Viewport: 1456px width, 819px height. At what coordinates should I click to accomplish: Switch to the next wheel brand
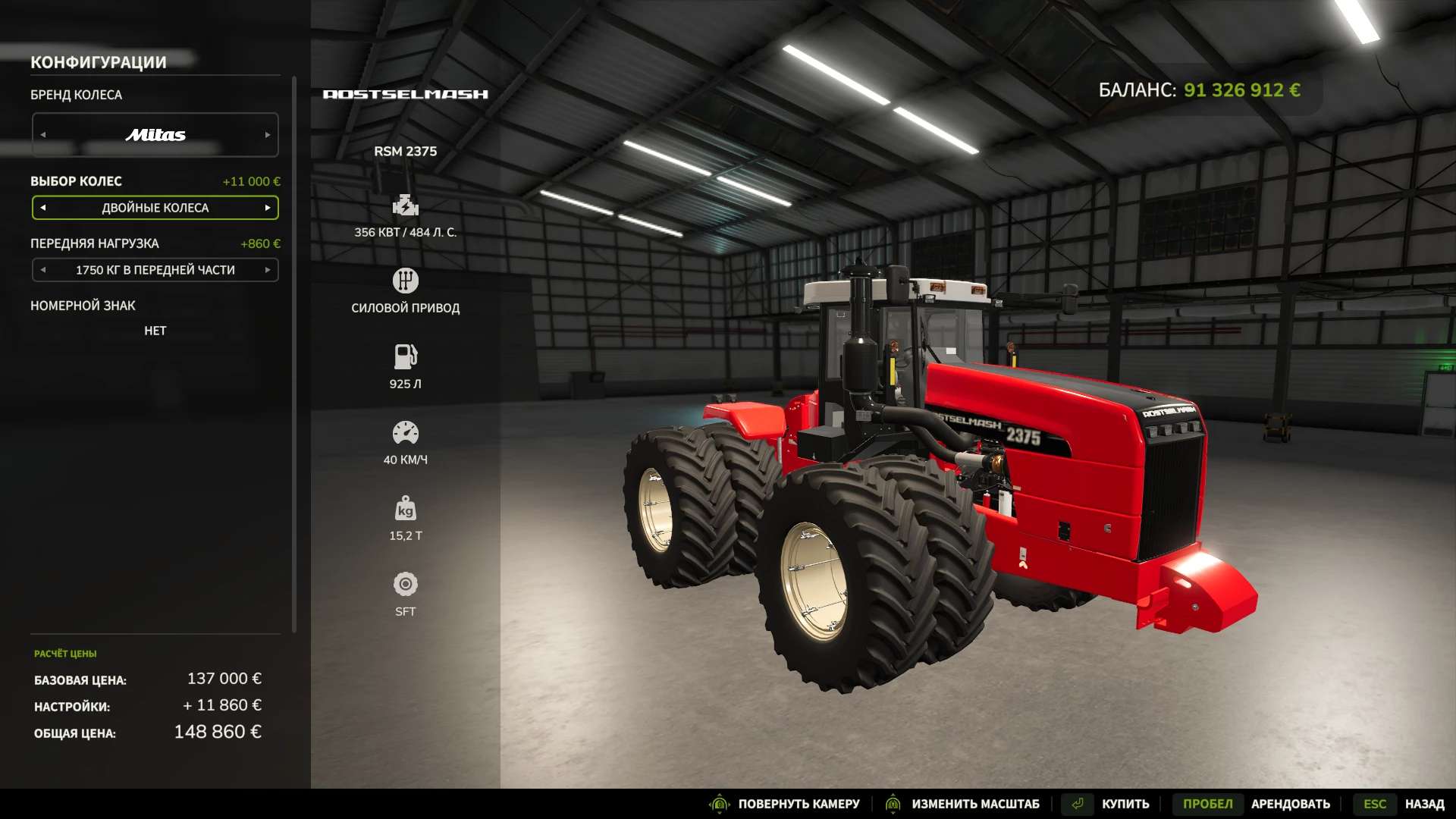coord(268,135)
